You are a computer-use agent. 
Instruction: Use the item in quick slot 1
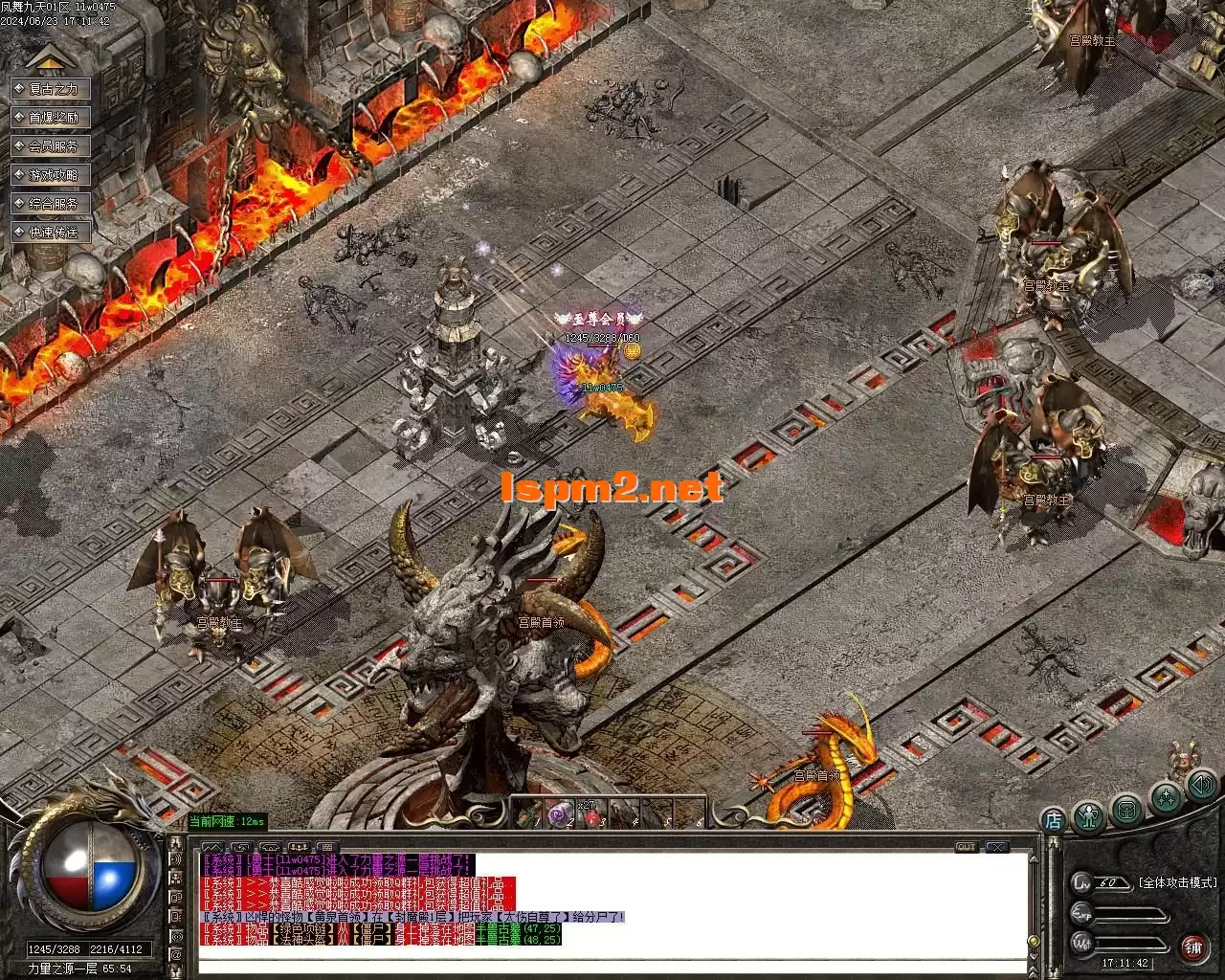coord(528,814)
